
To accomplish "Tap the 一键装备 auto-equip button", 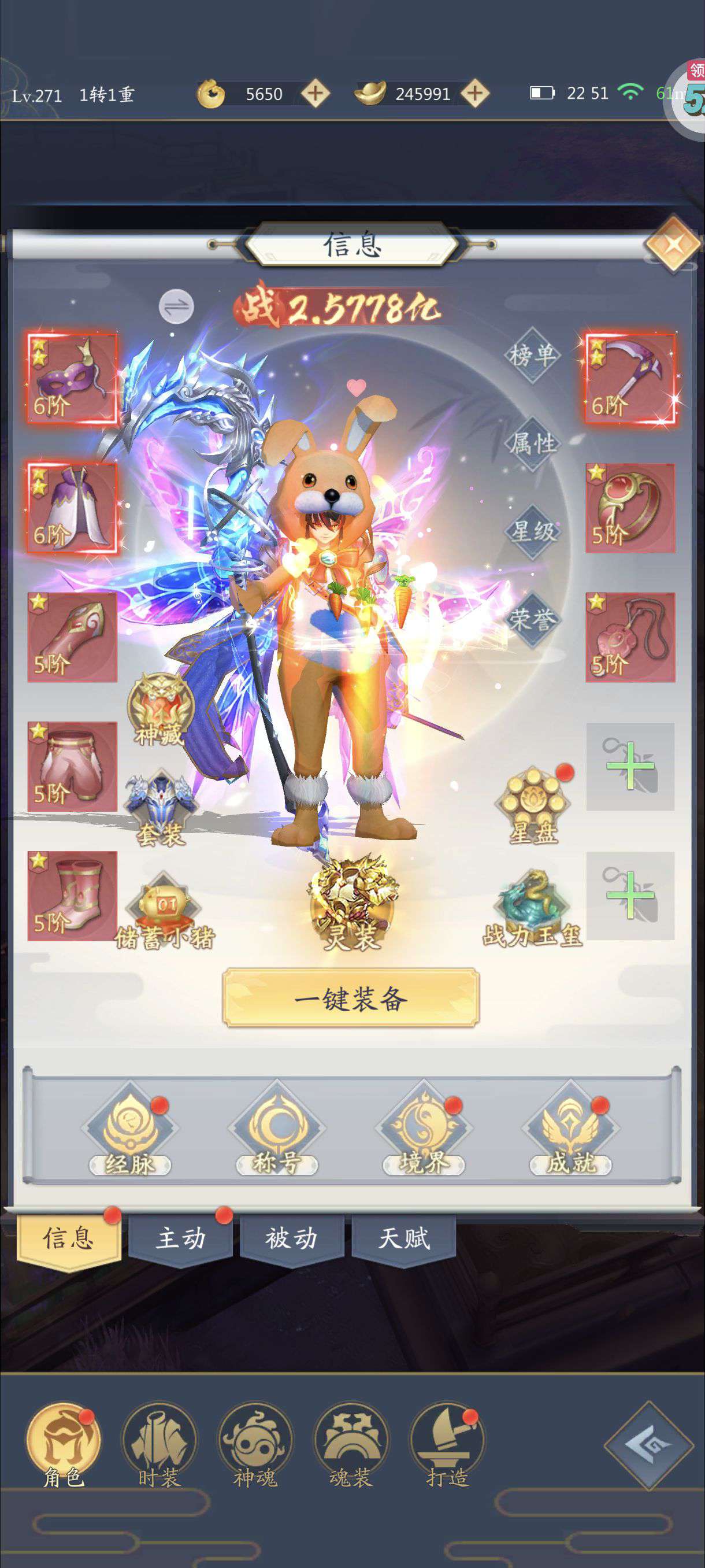I will pos(351,999).
